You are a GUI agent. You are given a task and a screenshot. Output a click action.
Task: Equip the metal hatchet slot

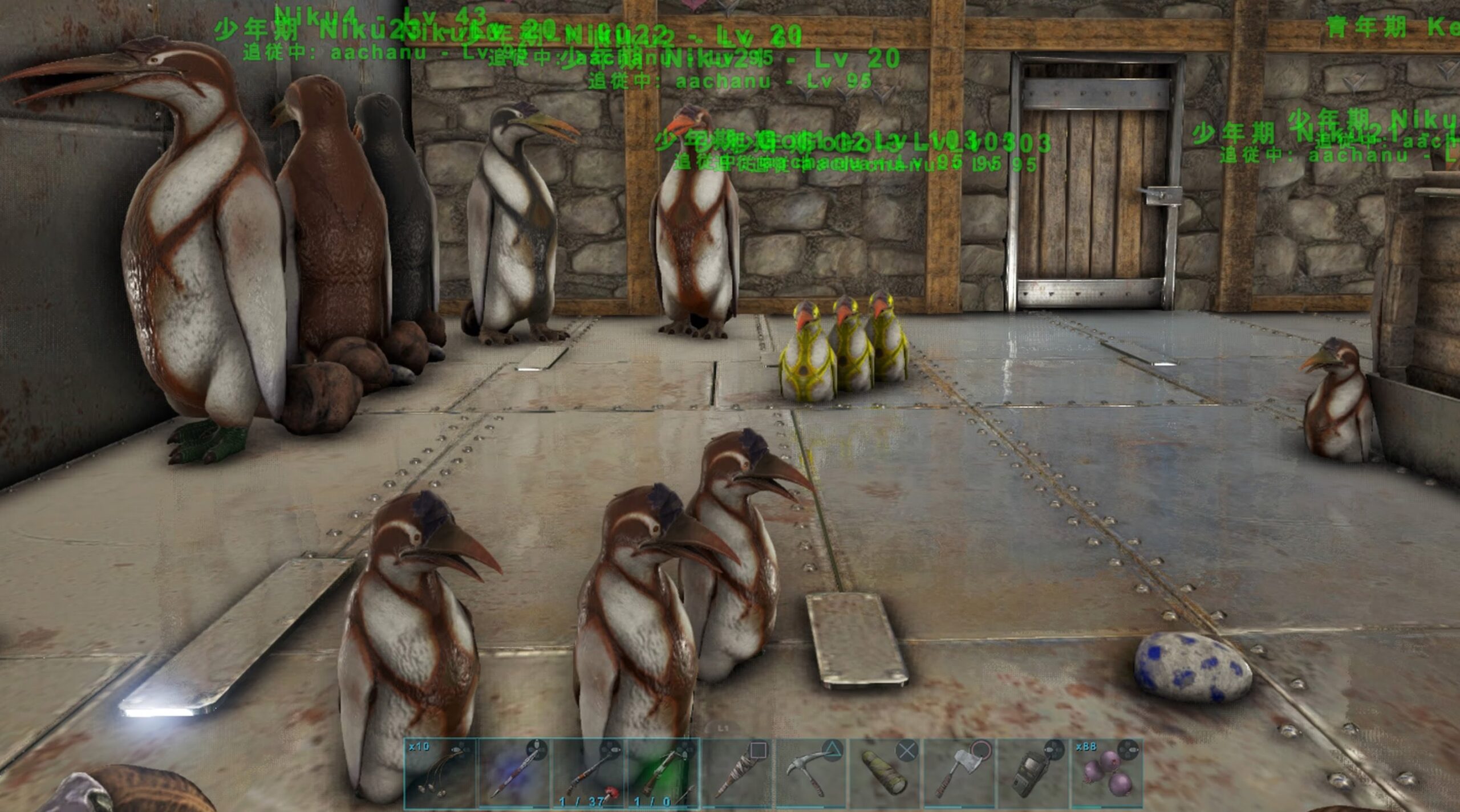coord(959,773)
